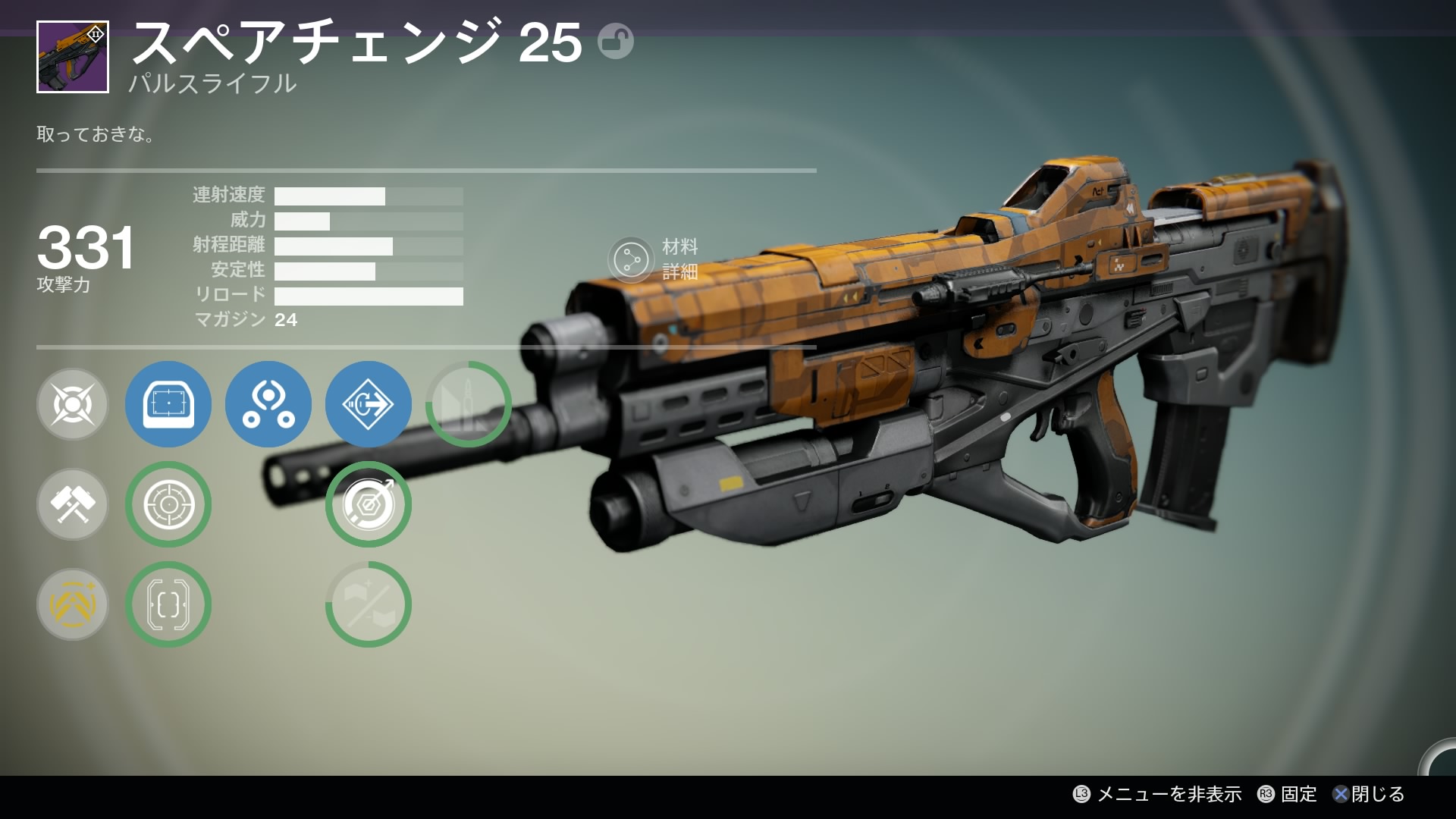Choose the bracket-shaped sight perk
The height and width of the screenshot is (819, 1456).
point(168,604)
